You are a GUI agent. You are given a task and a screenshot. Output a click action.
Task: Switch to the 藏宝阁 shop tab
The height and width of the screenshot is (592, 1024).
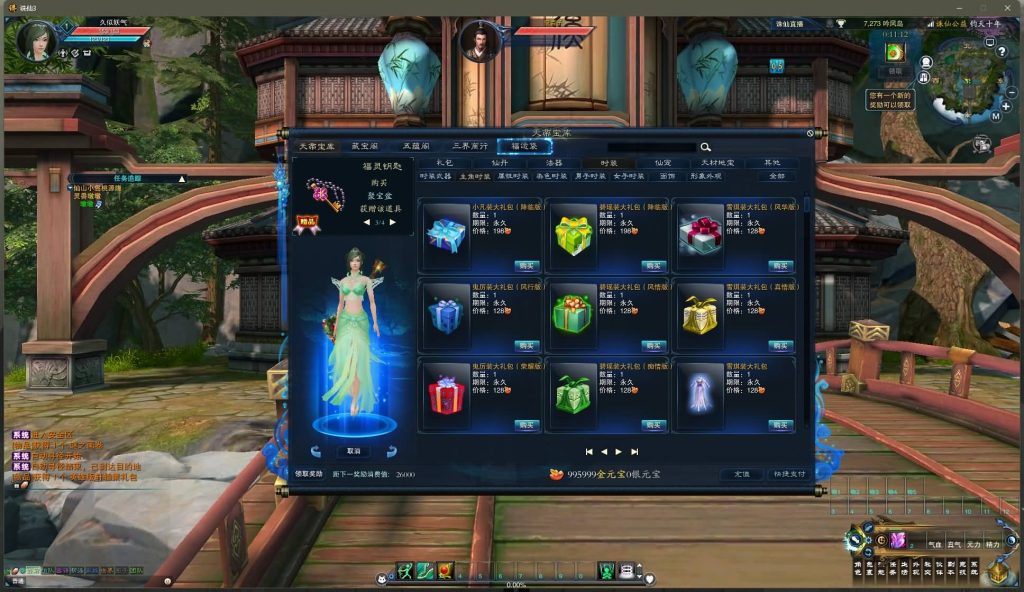click(365, 146)
